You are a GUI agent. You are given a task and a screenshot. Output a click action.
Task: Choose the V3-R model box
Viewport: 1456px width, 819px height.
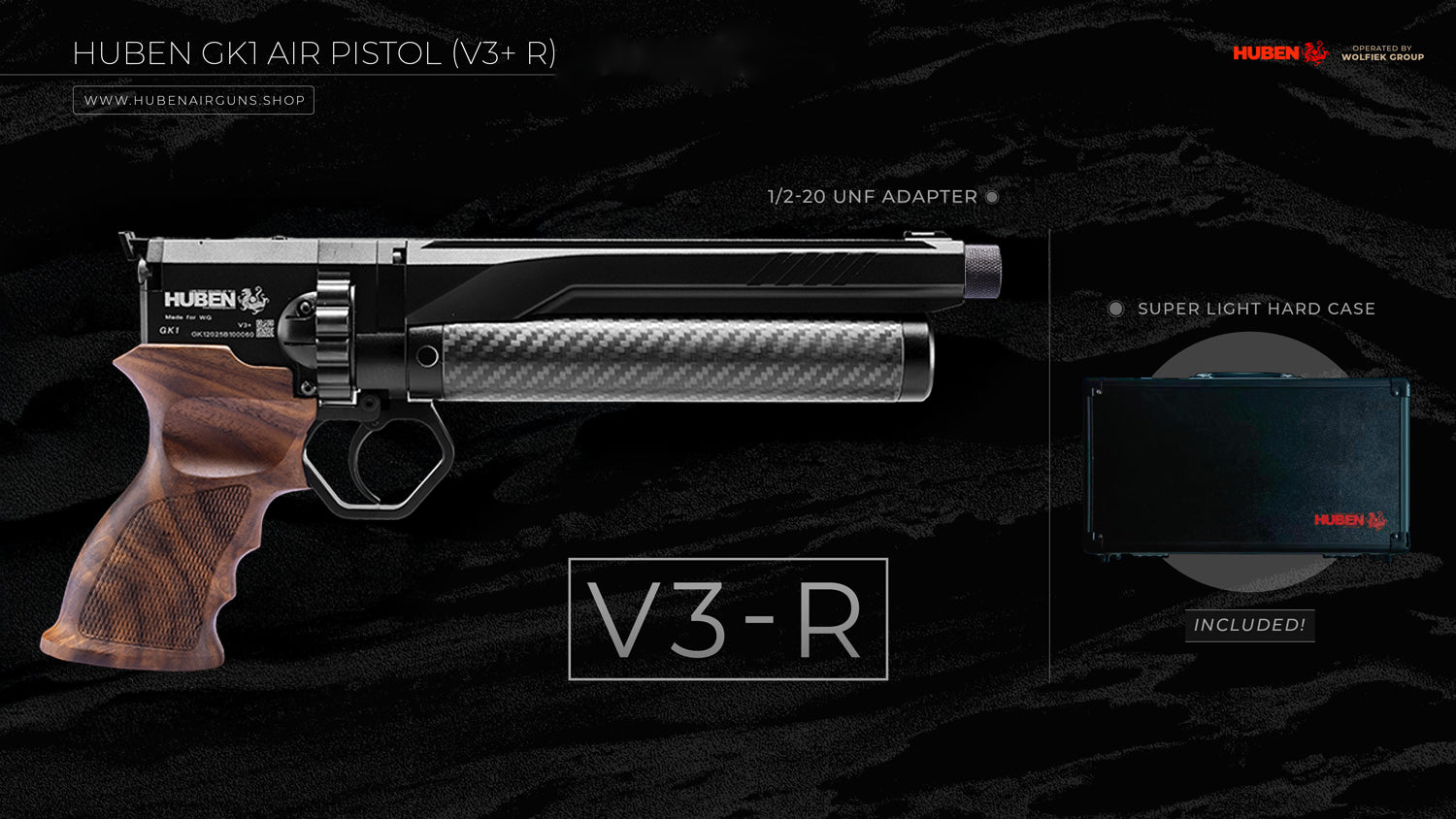coord(728,619)
